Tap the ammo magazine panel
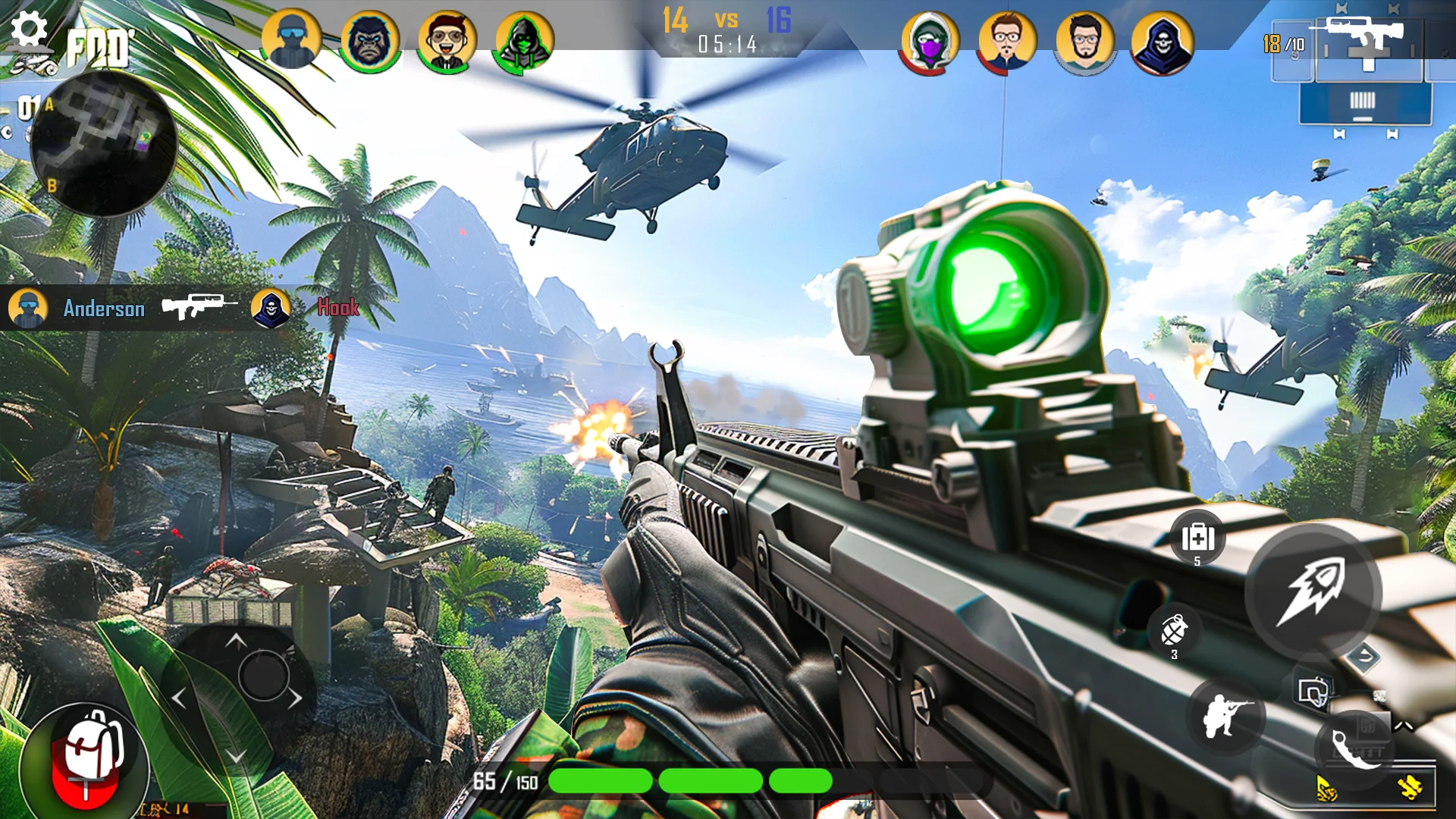 point(1364,103)
